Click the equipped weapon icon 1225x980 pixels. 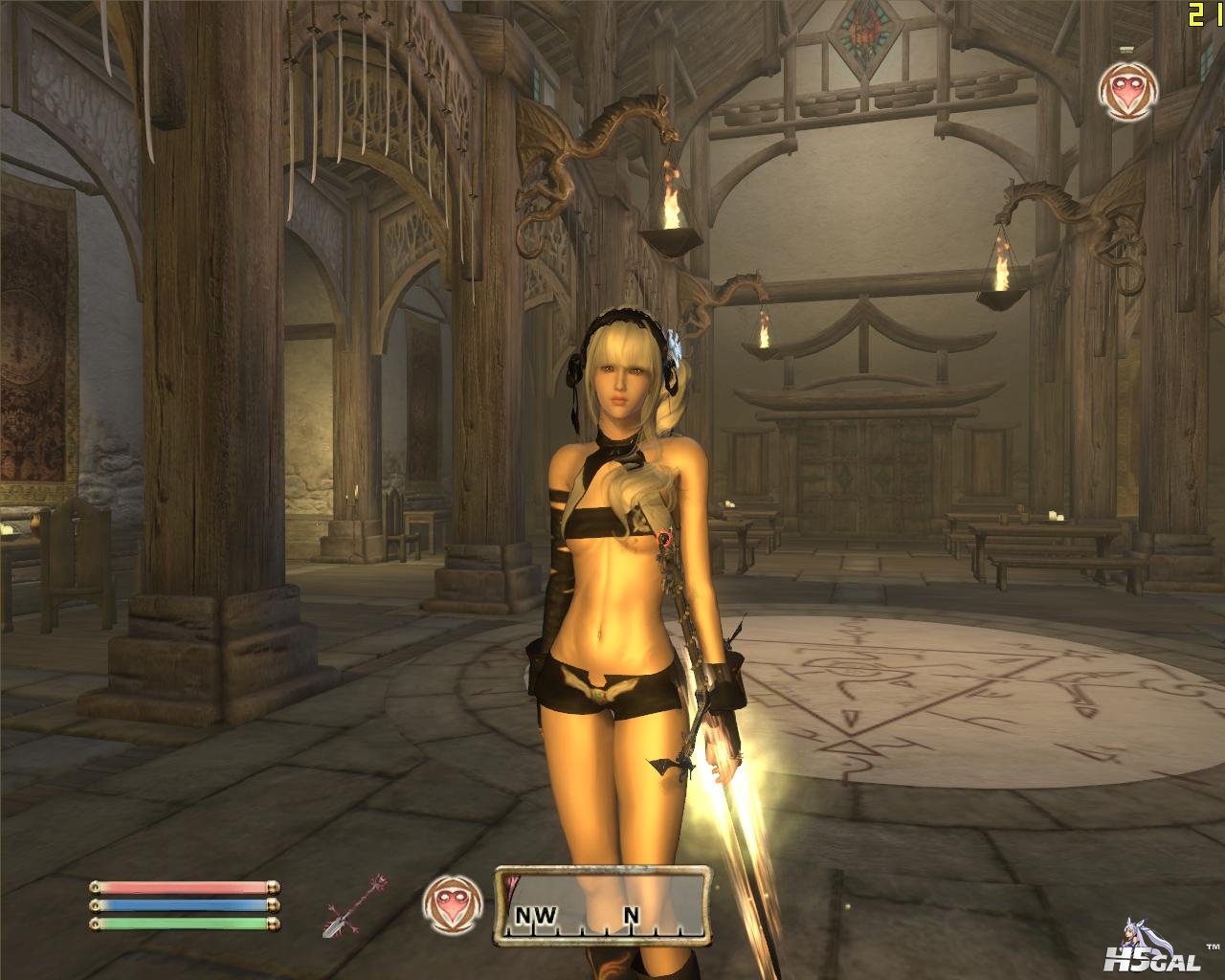coord(354,904)
